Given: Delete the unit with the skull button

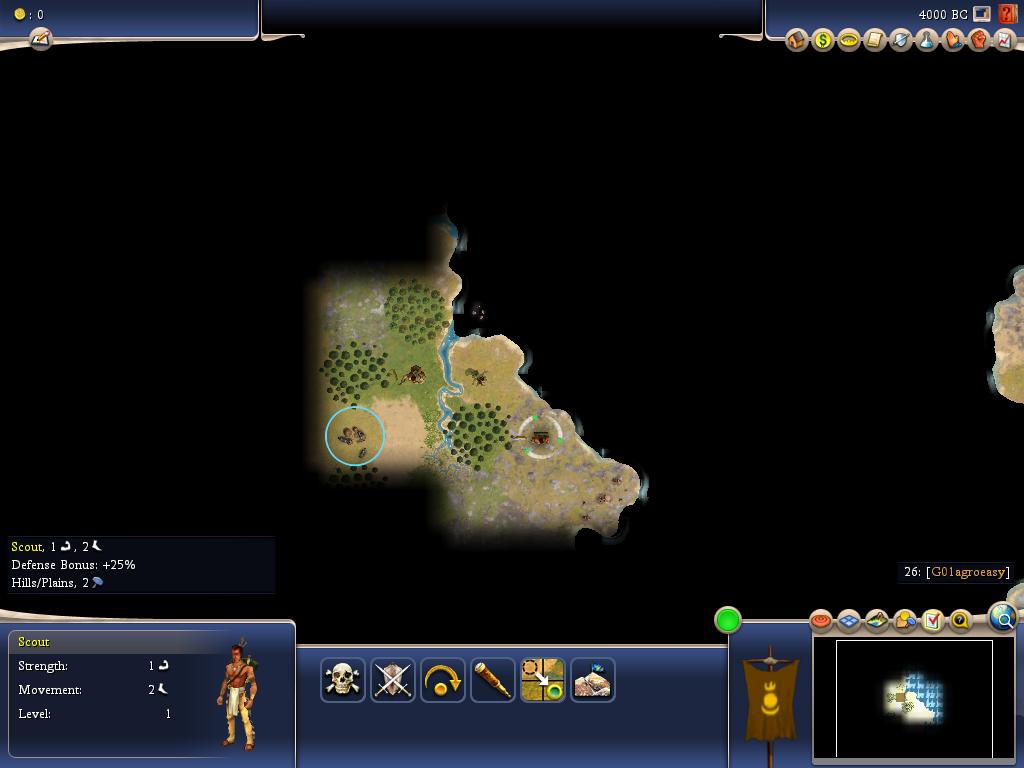Looking at the screenshot, I should [343, 680].
